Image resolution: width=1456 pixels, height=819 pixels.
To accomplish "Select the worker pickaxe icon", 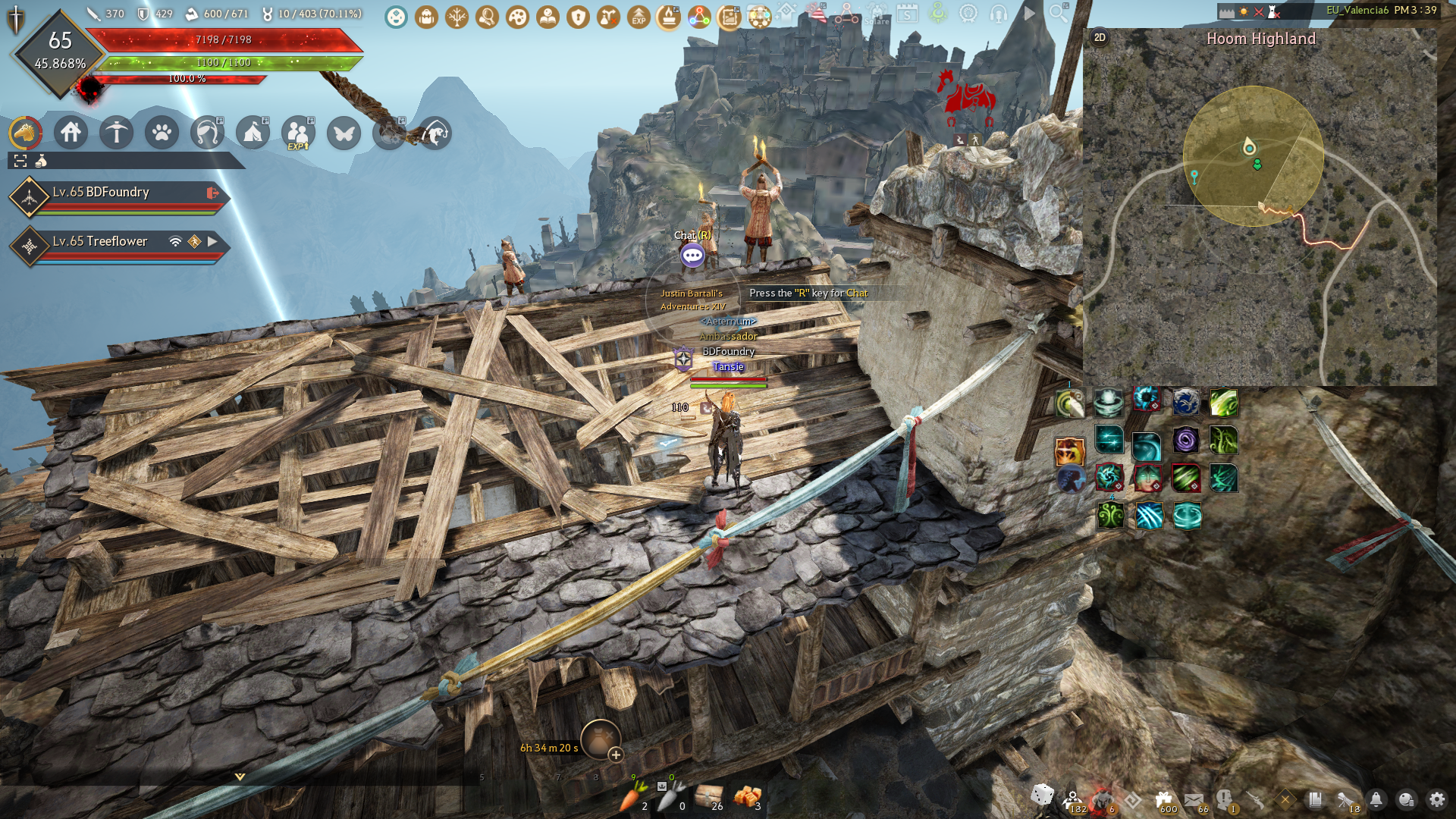I will point(116,133).
